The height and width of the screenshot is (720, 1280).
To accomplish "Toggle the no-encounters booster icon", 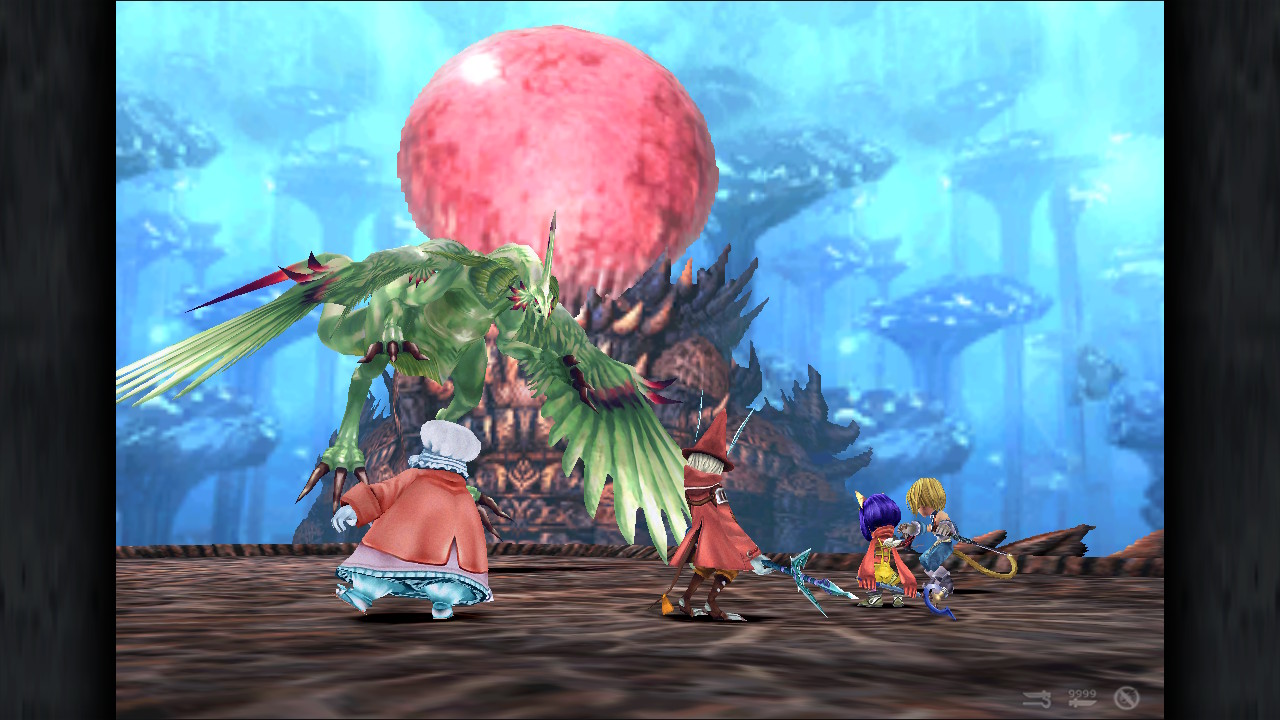I will tap(1127, 698).
